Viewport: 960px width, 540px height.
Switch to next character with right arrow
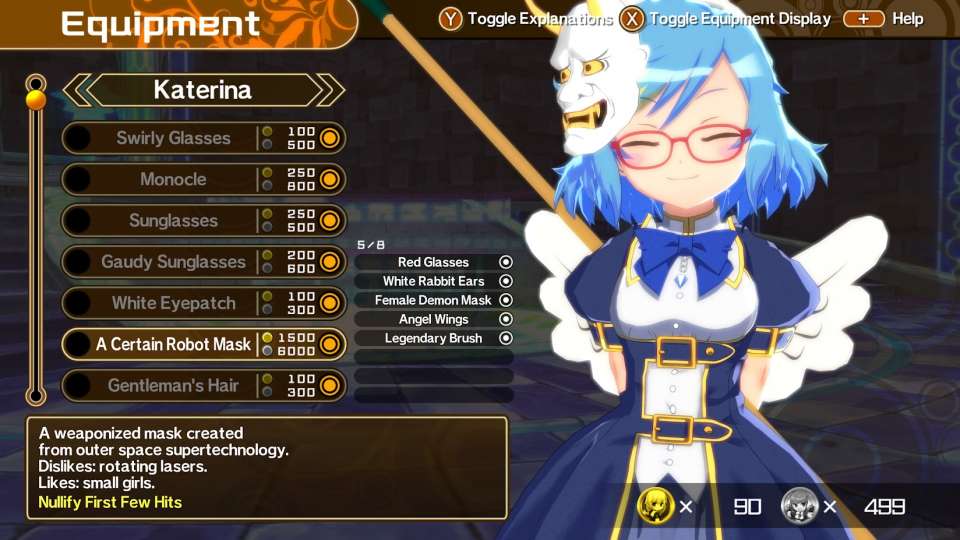click(332, 90)
